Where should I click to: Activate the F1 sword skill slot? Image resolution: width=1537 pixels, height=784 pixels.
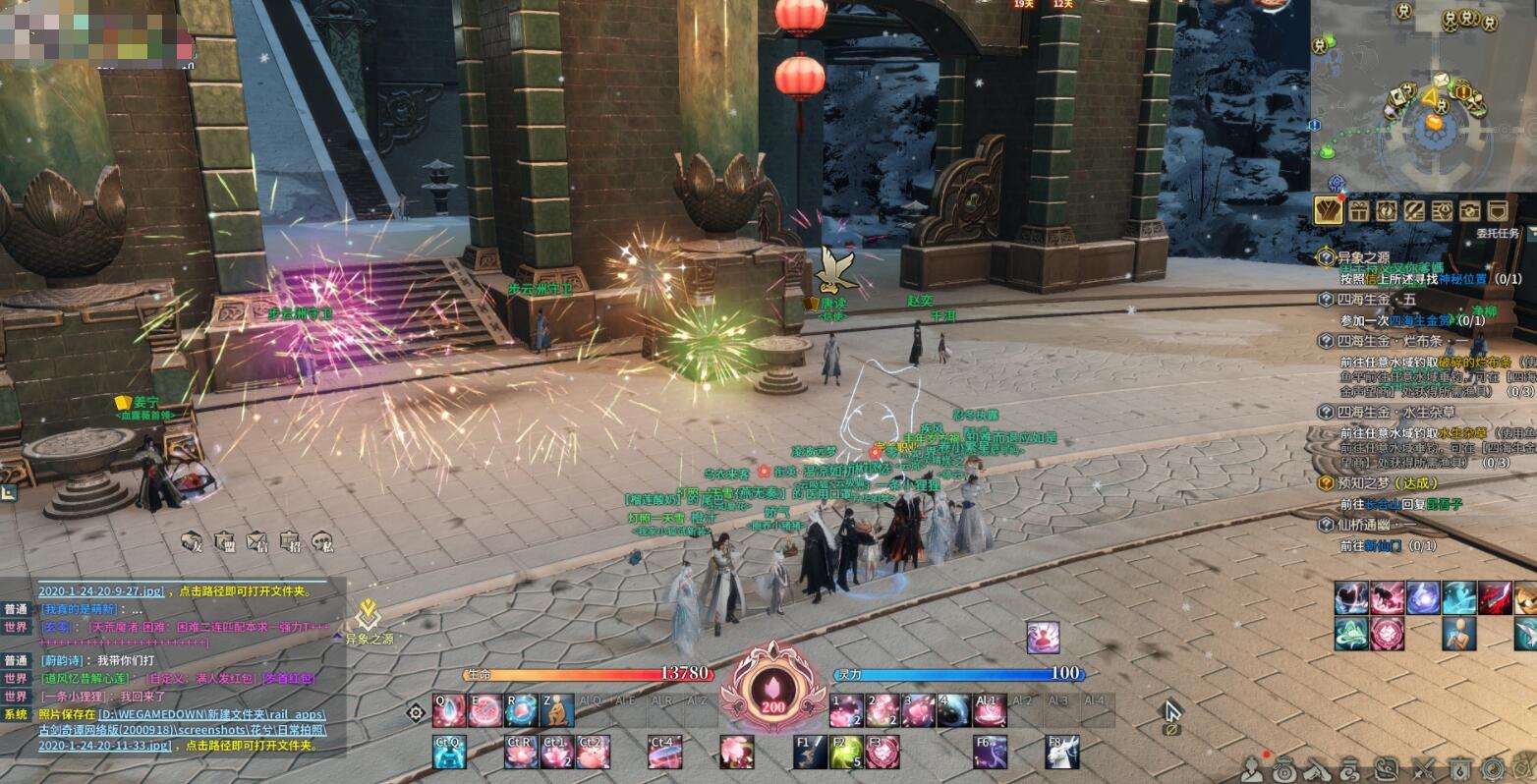click(810, 752)
